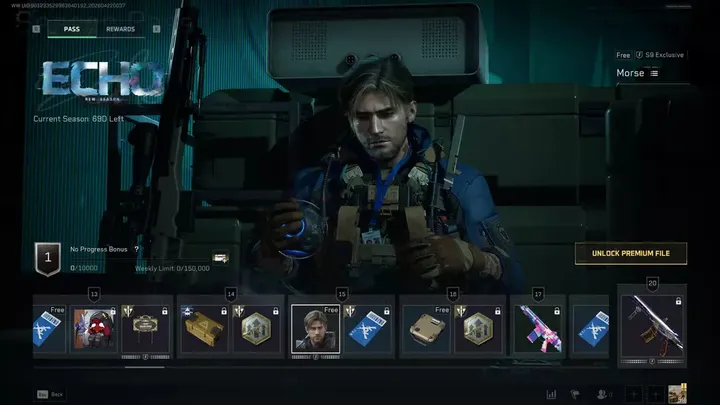
Task: Go back using the Back button
Action: click(50, 395)
